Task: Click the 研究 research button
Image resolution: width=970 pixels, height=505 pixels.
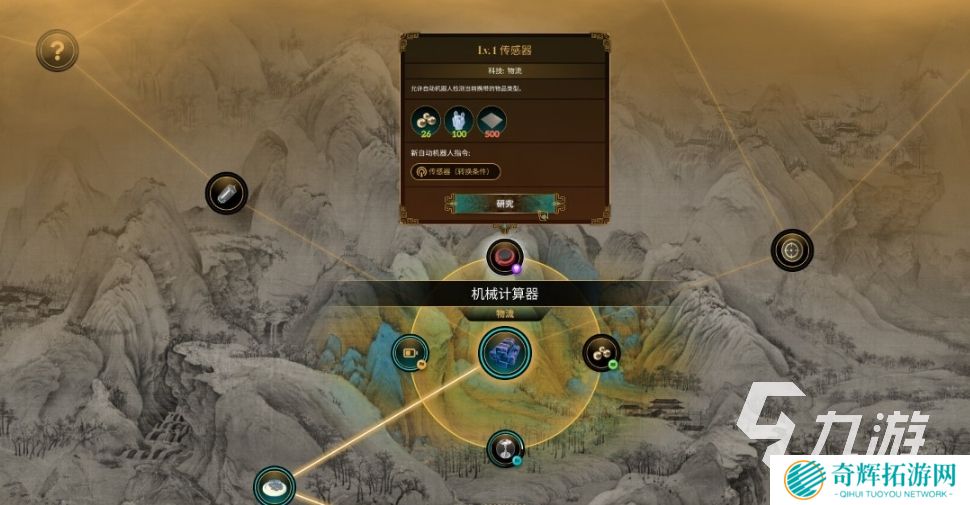Action: (504, 203)
